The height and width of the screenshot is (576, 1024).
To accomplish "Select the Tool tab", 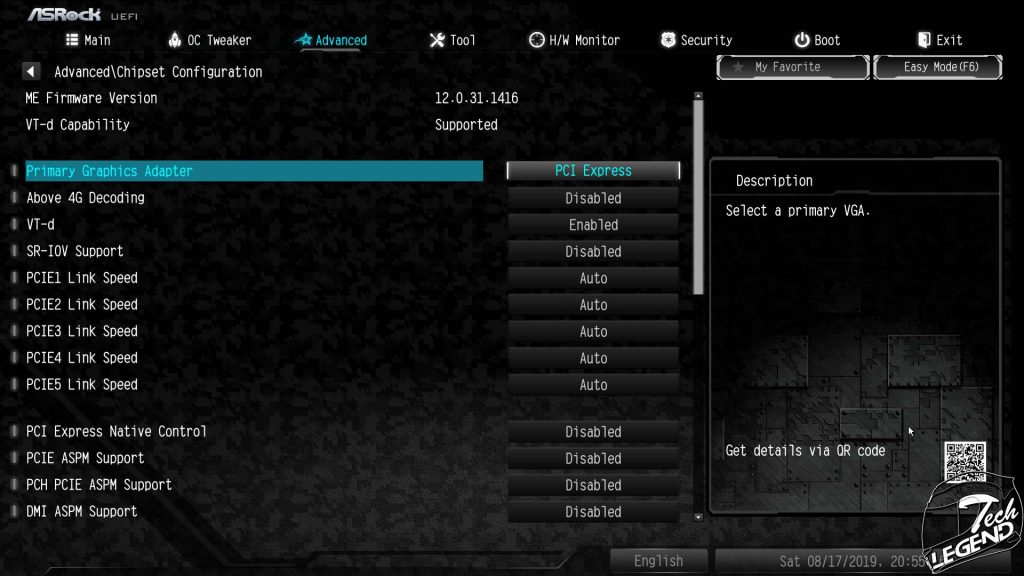I will pyautogui.click(x=452, y=40).
